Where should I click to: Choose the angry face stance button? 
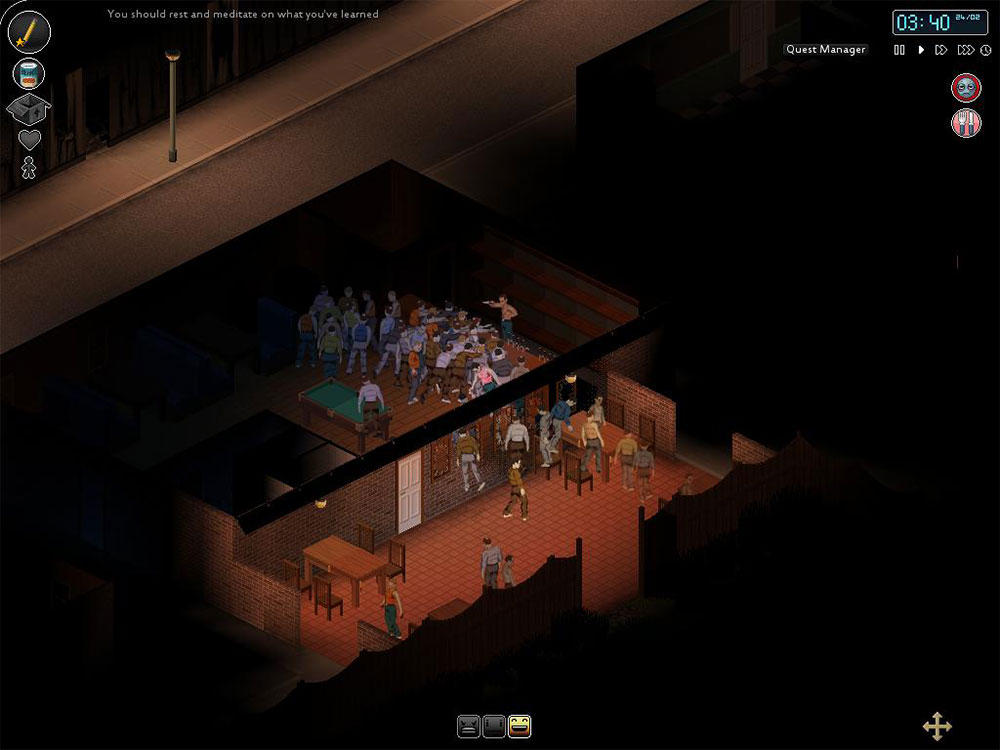point(468,727)
